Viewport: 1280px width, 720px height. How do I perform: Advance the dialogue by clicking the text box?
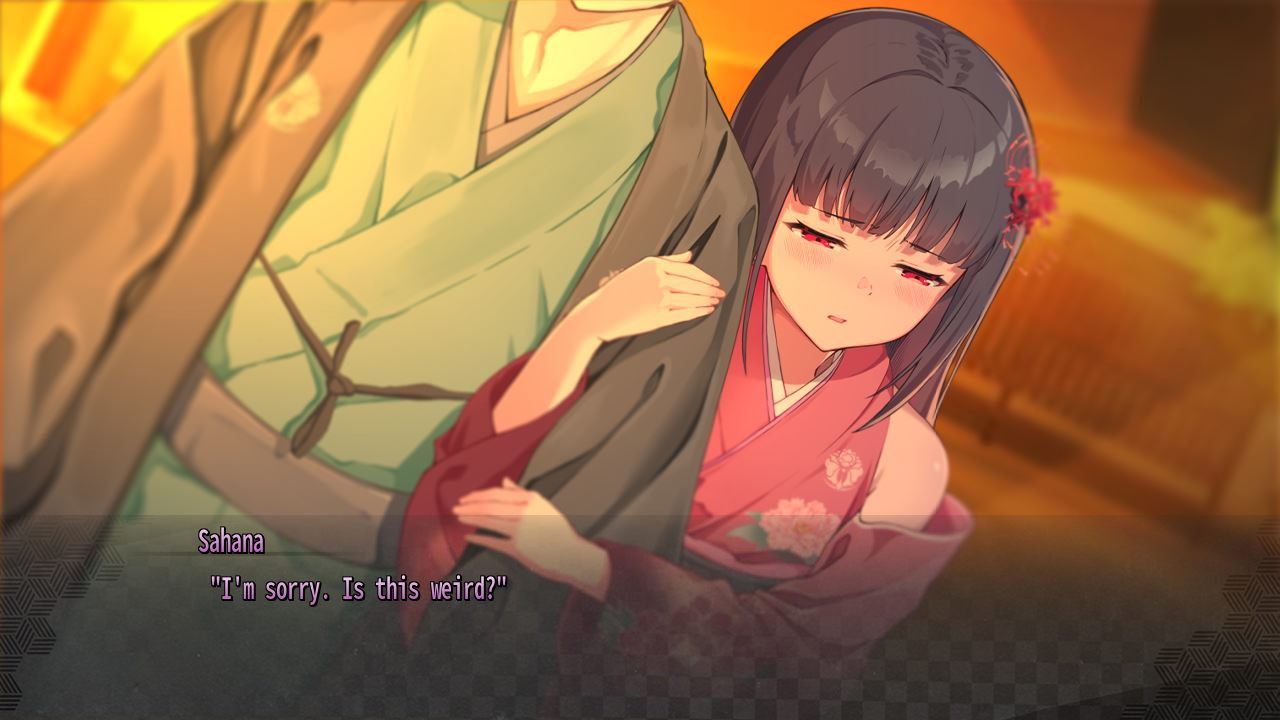point(640,620)
